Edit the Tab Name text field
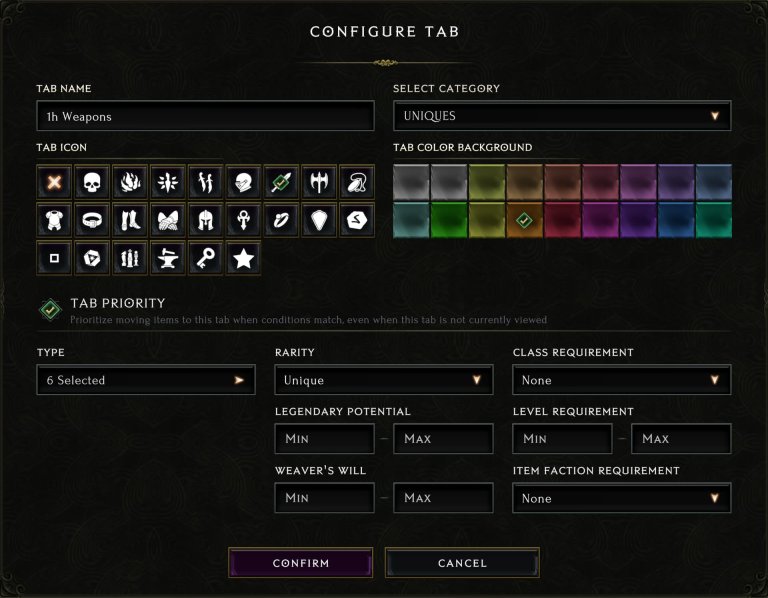This screenshot has width=768, height=598. [205, 116]
